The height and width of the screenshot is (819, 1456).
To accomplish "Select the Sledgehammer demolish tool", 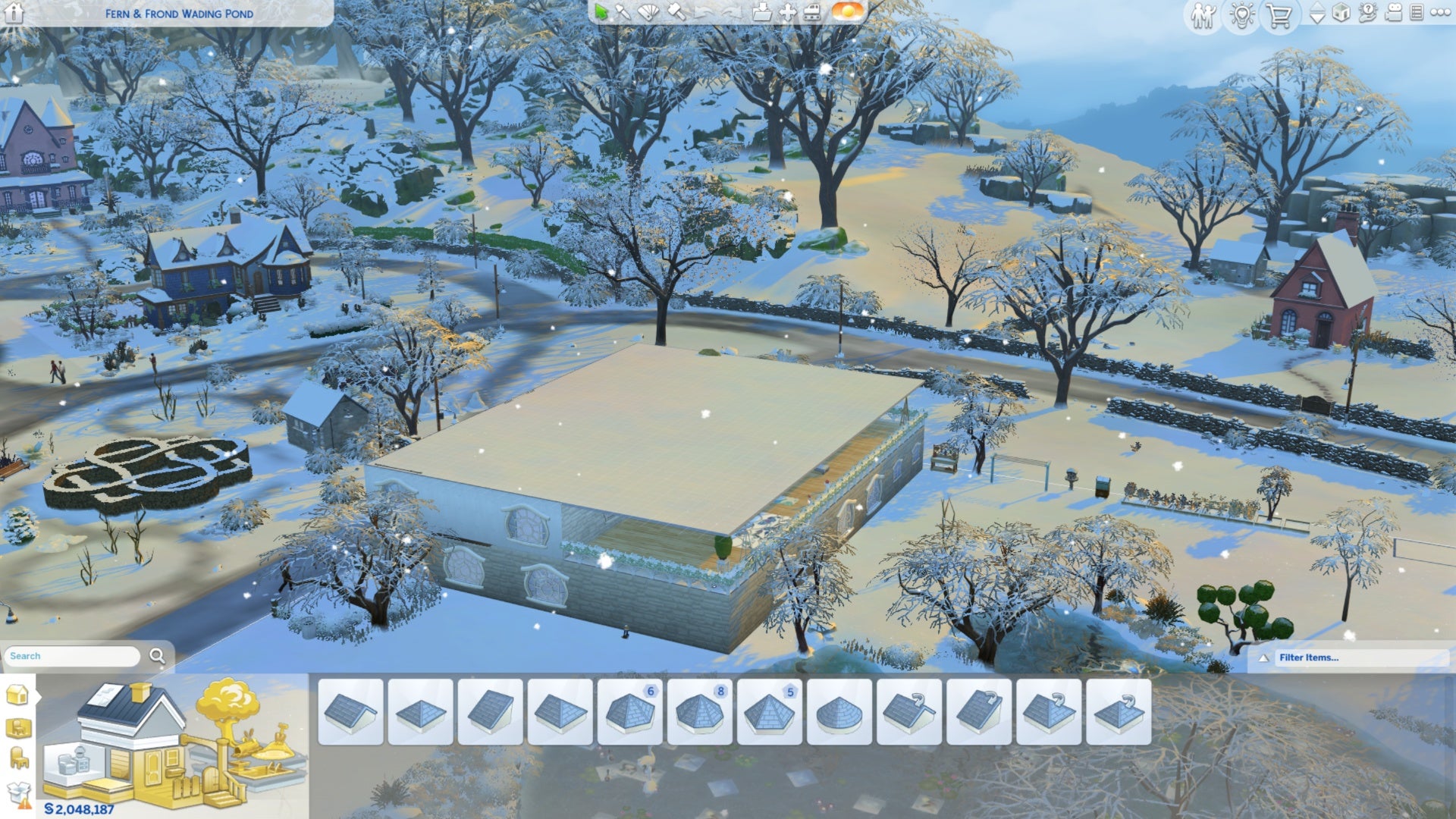I will point(675,11).
